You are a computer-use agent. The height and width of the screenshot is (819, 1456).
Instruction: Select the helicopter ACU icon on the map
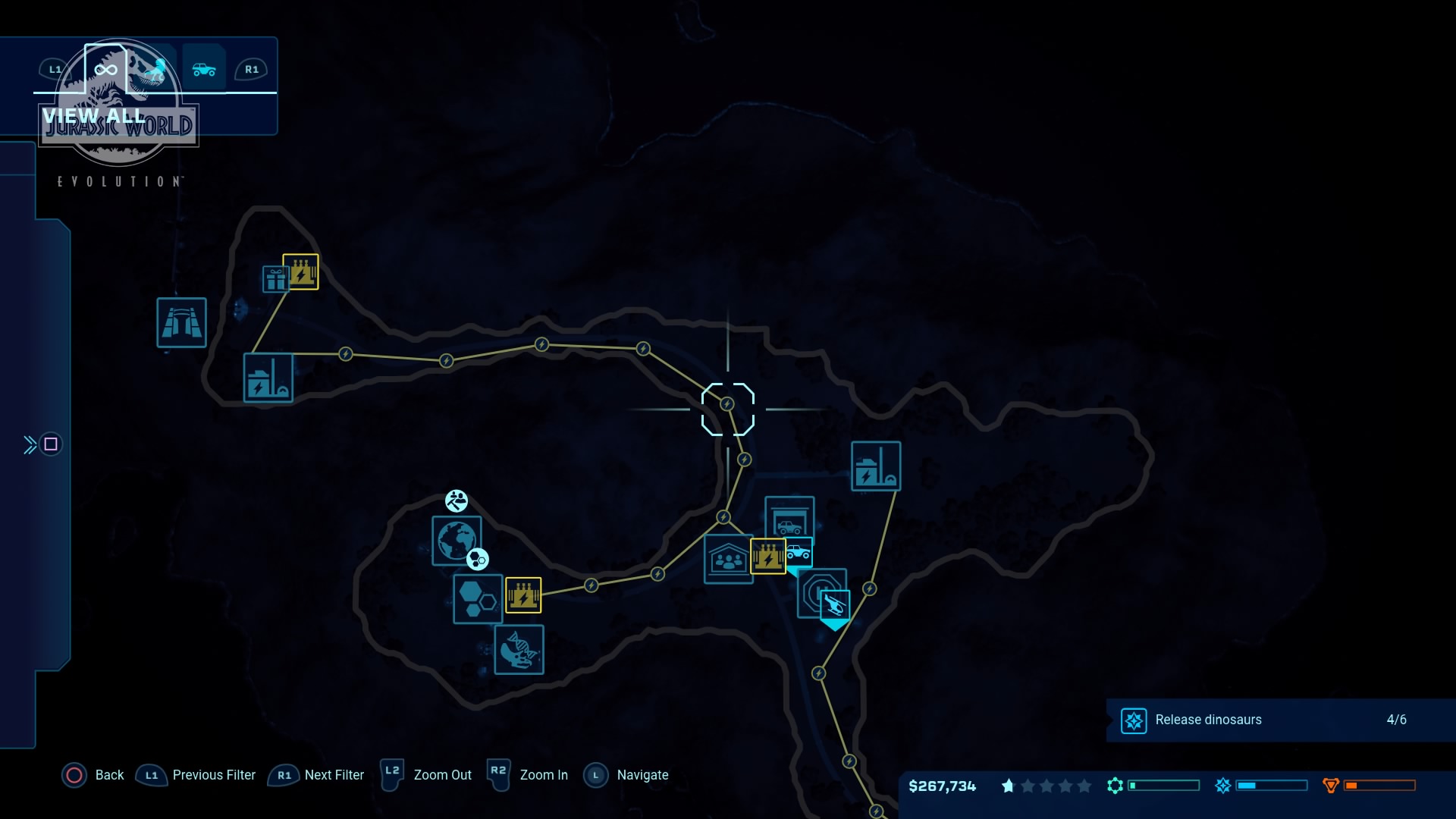tap(835, 604)
